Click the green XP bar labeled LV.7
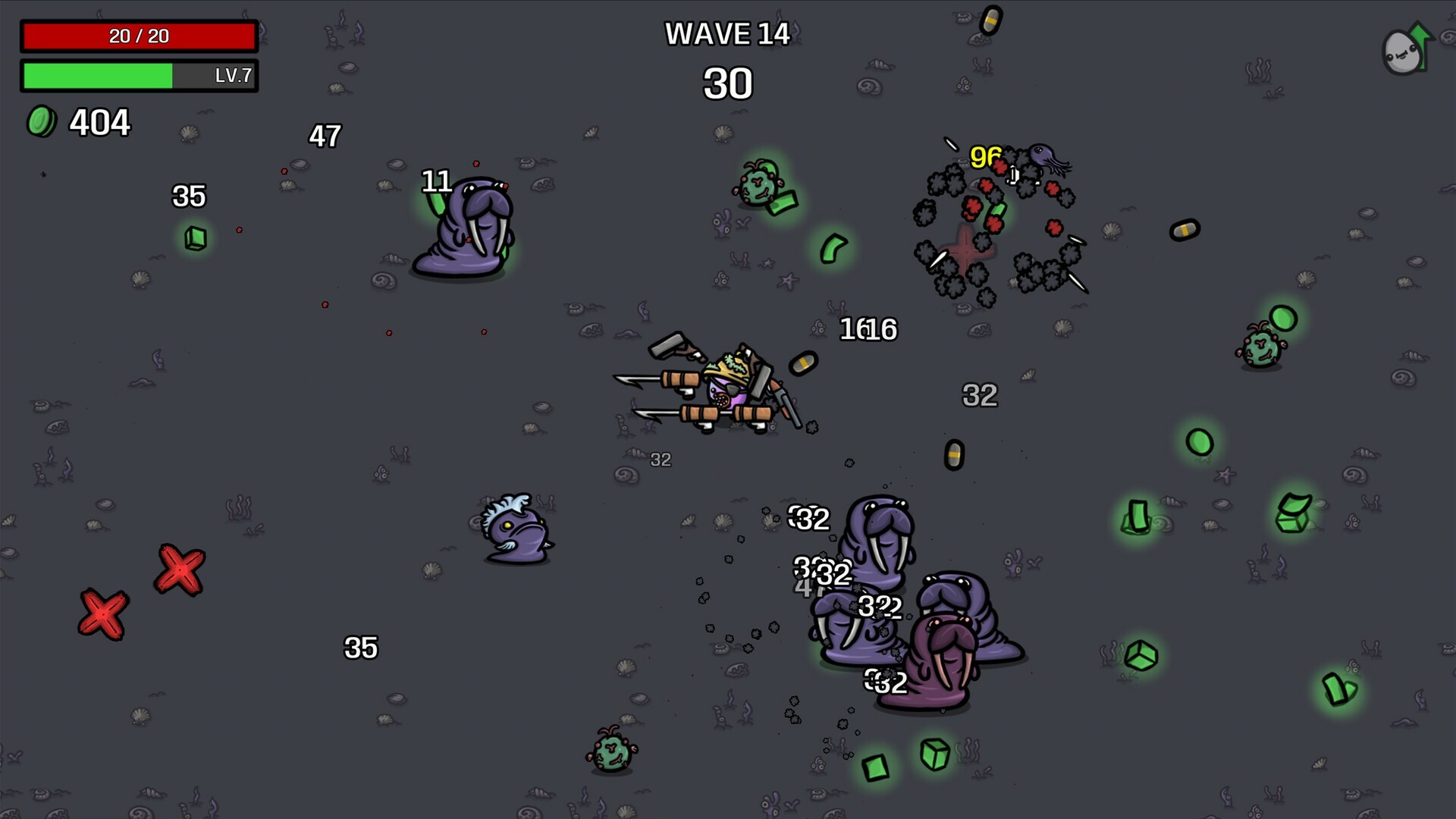1456x819 pixels. [139, 76]
